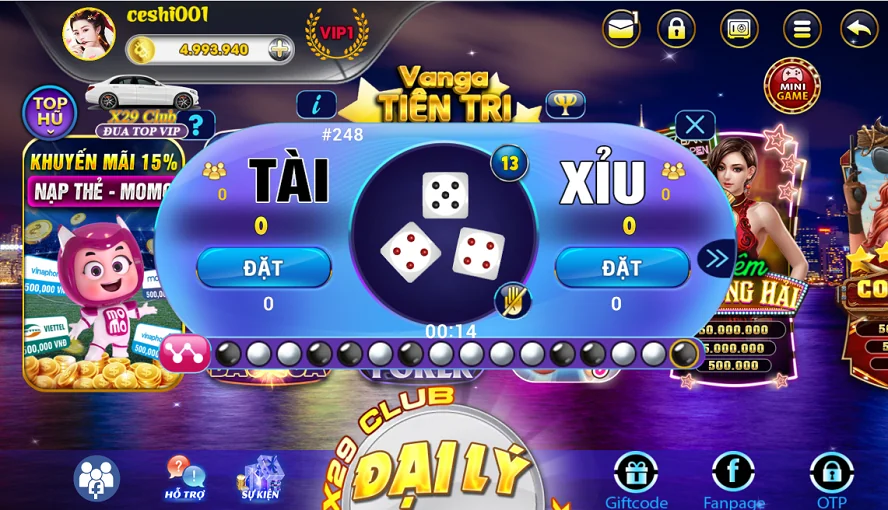
Task: Open the Giftcode icon
Action: tap(636, 479)
